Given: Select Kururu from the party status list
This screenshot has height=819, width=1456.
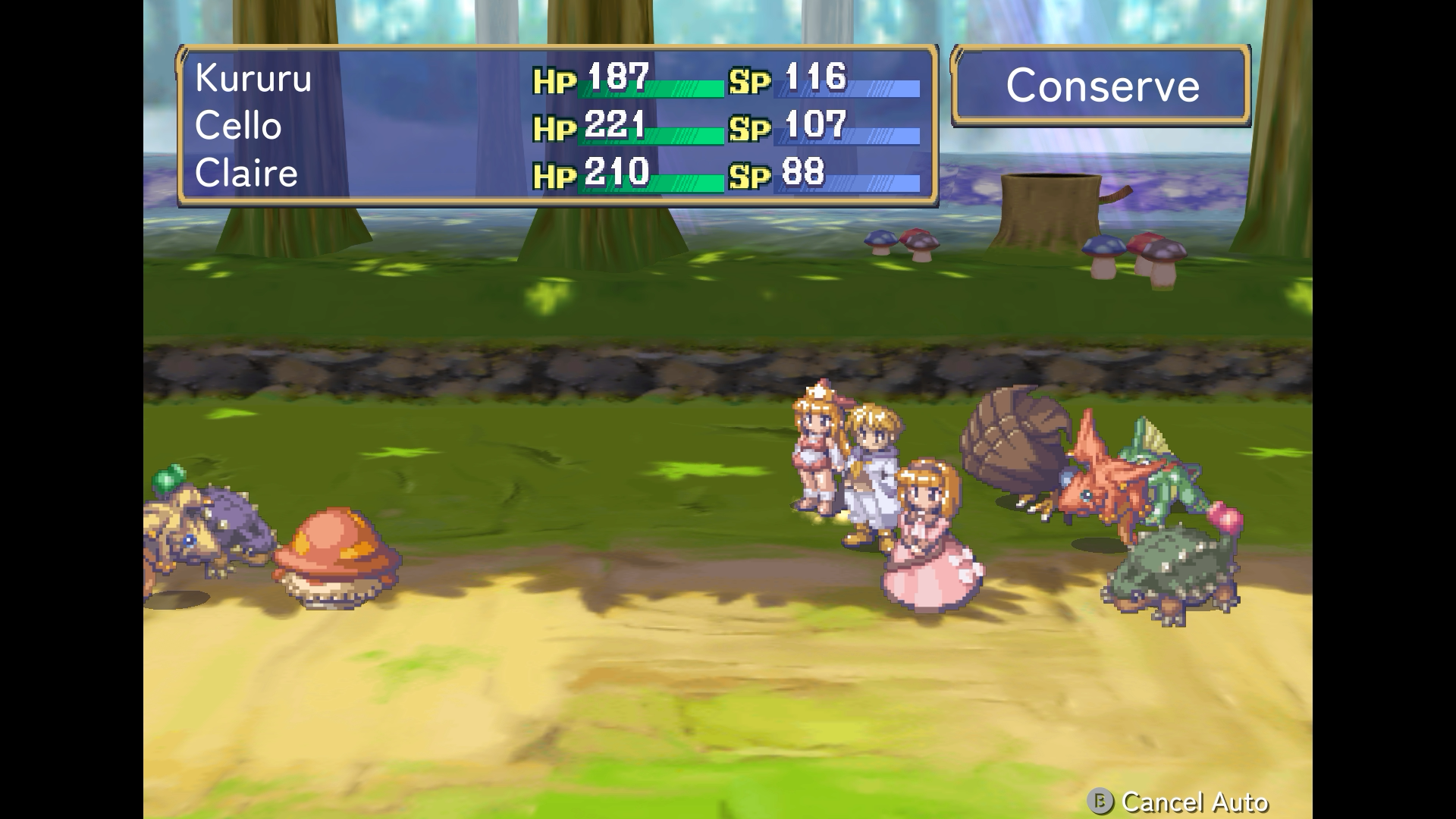Looking at the screenshot, I should pyautogui.click(x=254, y=78).
